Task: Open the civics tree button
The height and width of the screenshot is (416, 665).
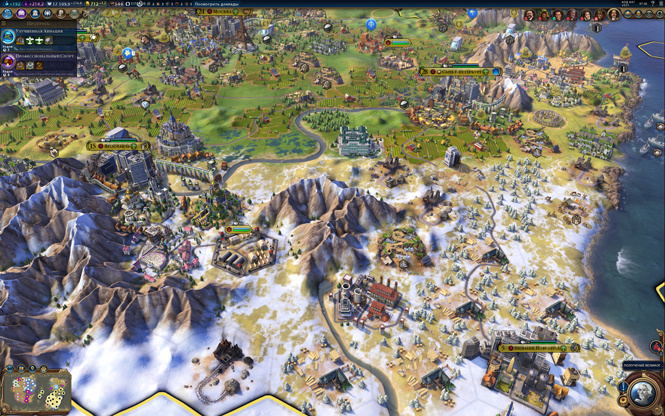Action: [20, 15]
